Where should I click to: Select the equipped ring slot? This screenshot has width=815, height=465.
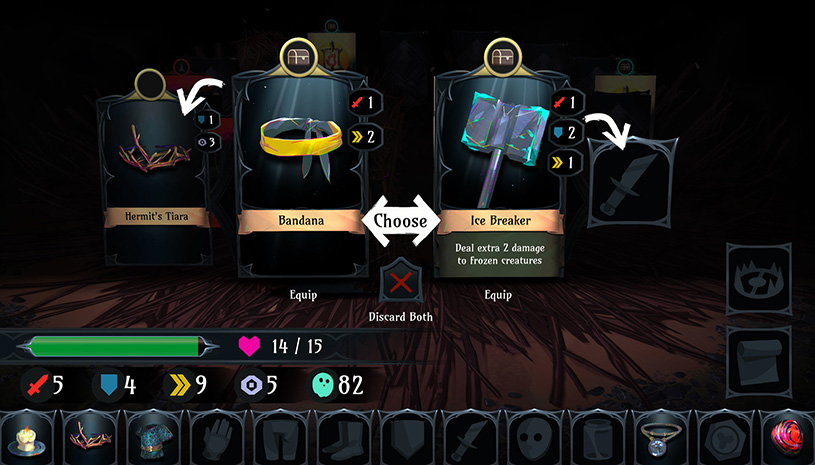point(657,439)
